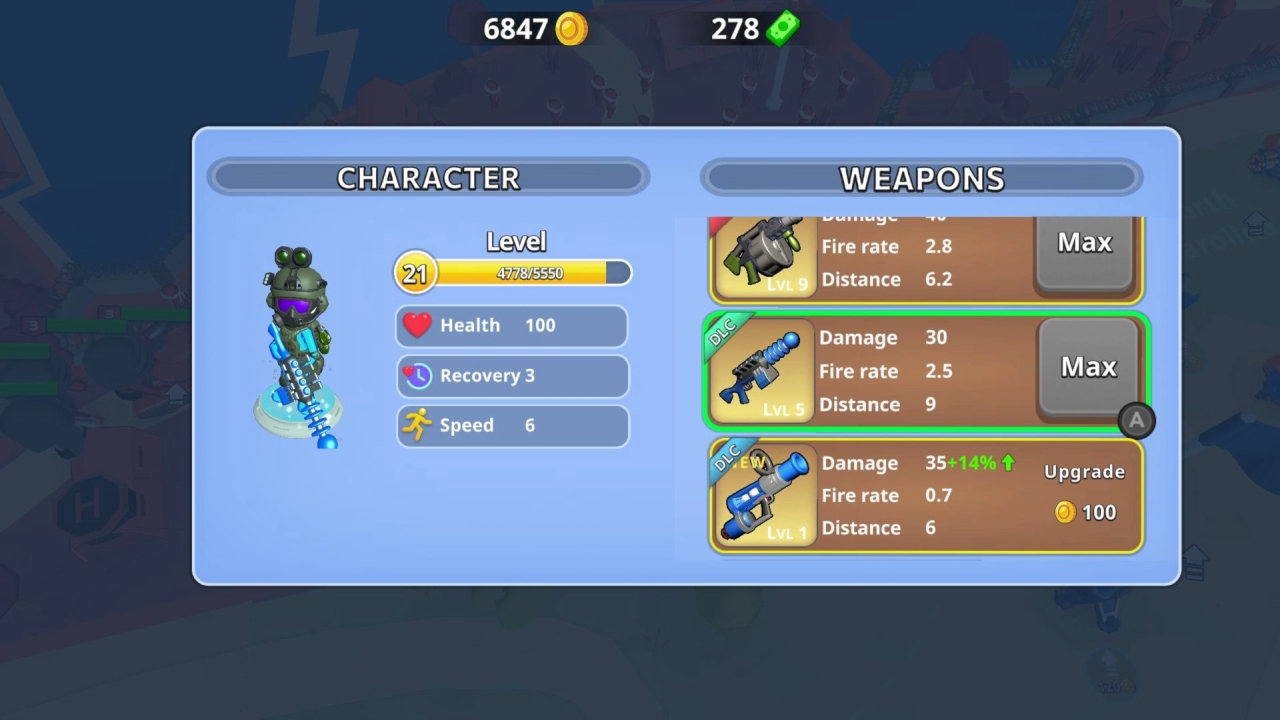This screenshot has width=1280, height=720.
Task: Switch to the CHARACTER tab
Action: pyautogui.click(x=428, y=178)
